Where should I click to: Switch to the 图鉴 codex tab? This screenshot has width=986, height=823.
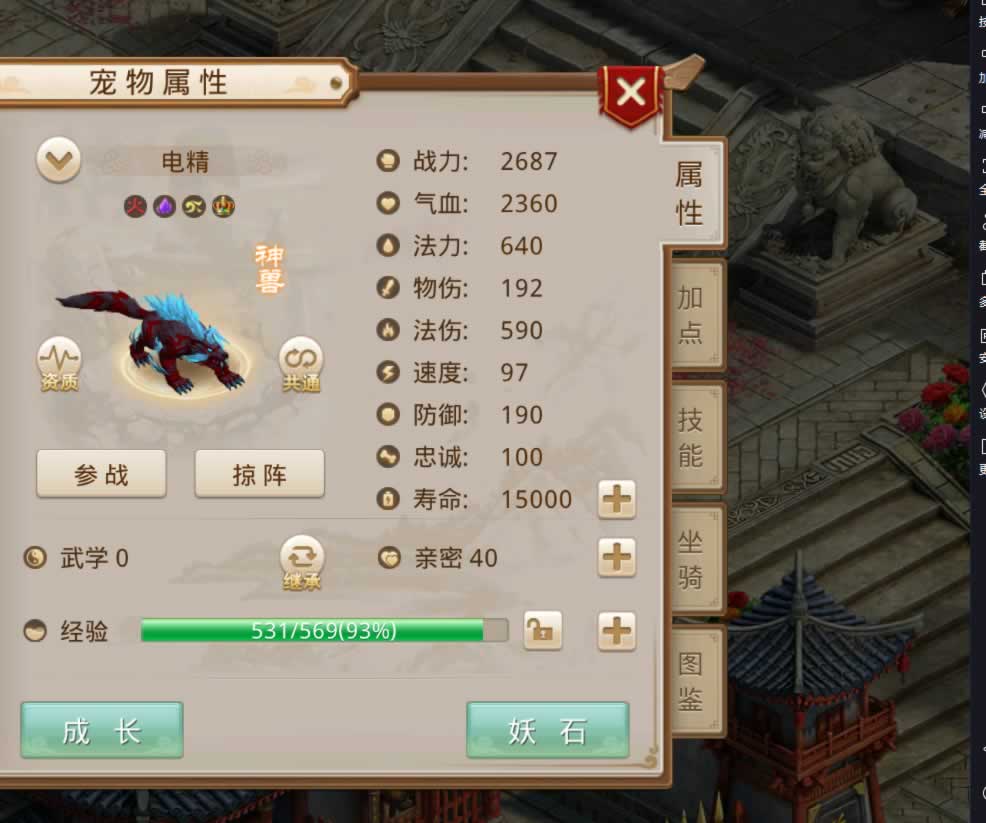pos(691,681)
